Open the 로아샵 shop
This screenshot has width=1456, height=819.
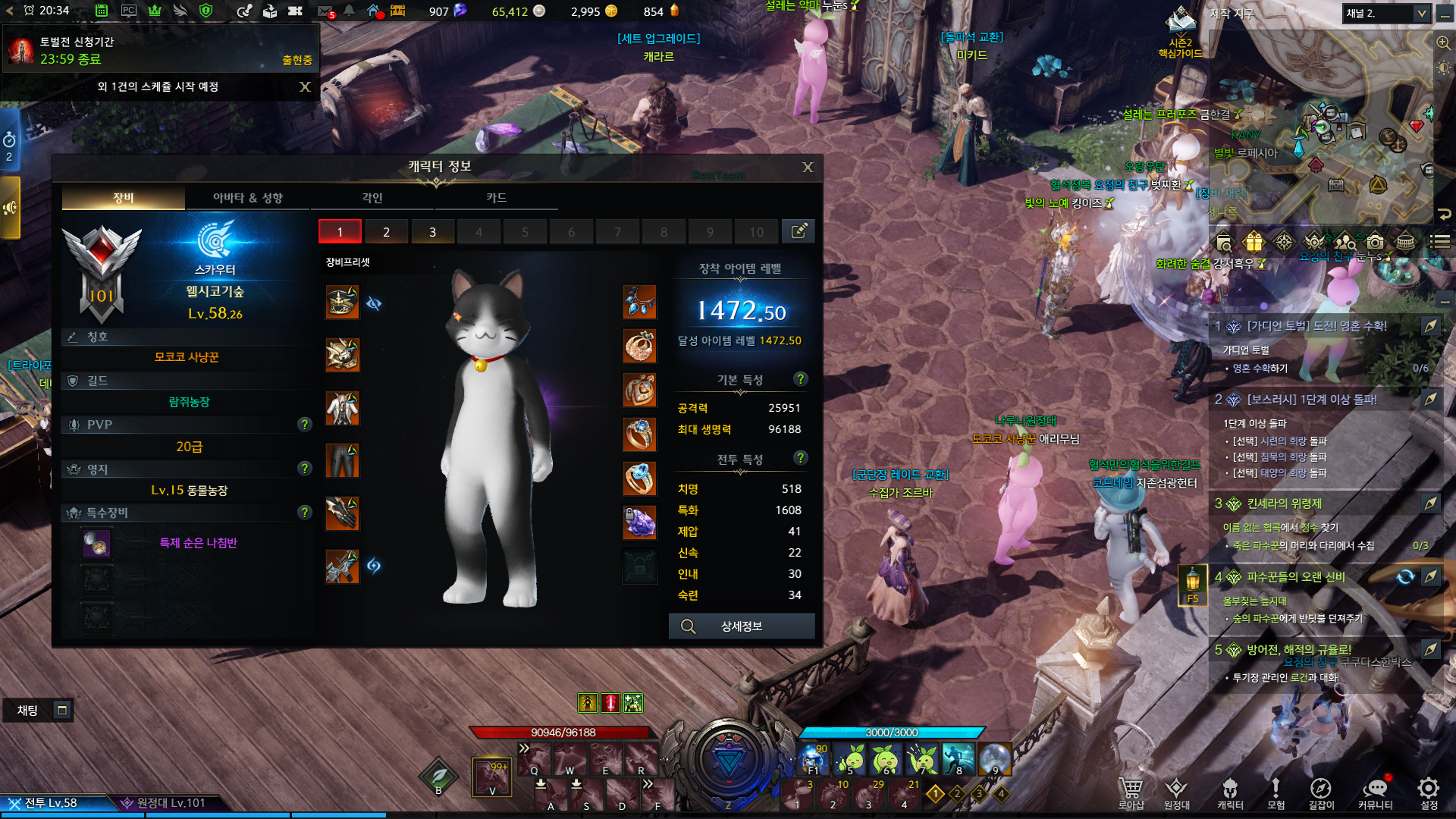point(1131,792)
